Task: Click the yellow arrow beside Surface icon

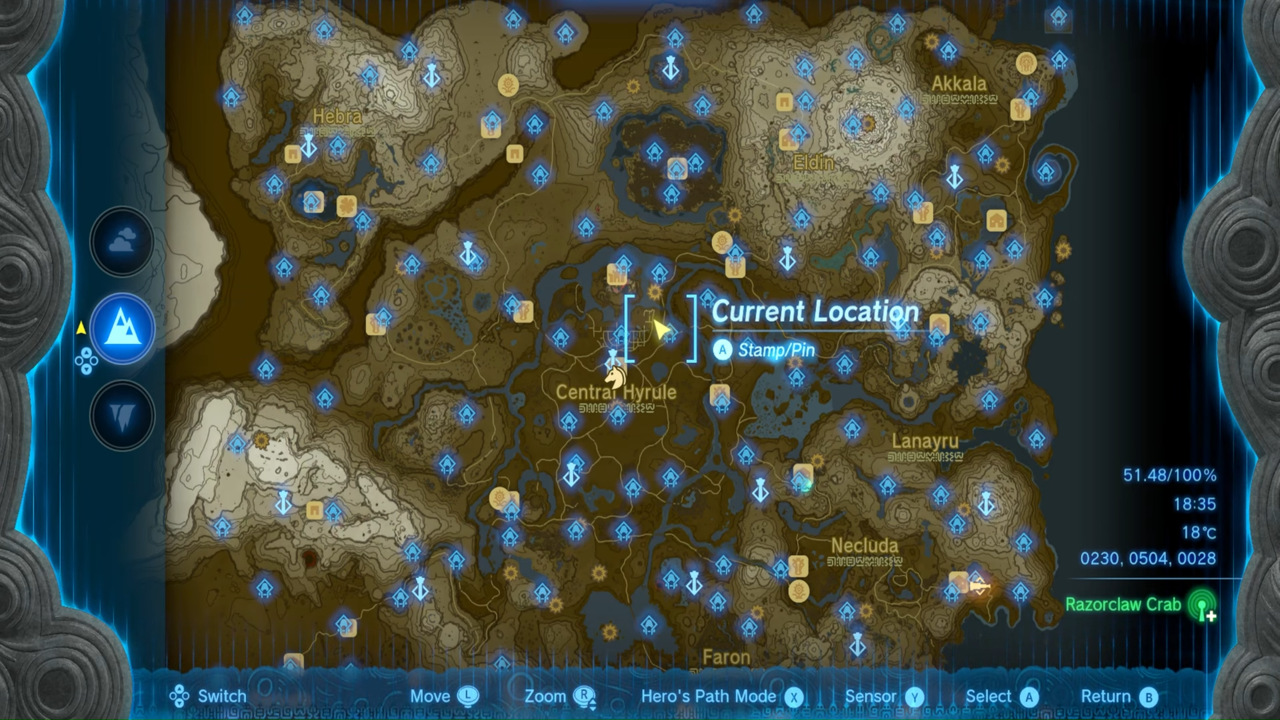Action: point(80,326)
